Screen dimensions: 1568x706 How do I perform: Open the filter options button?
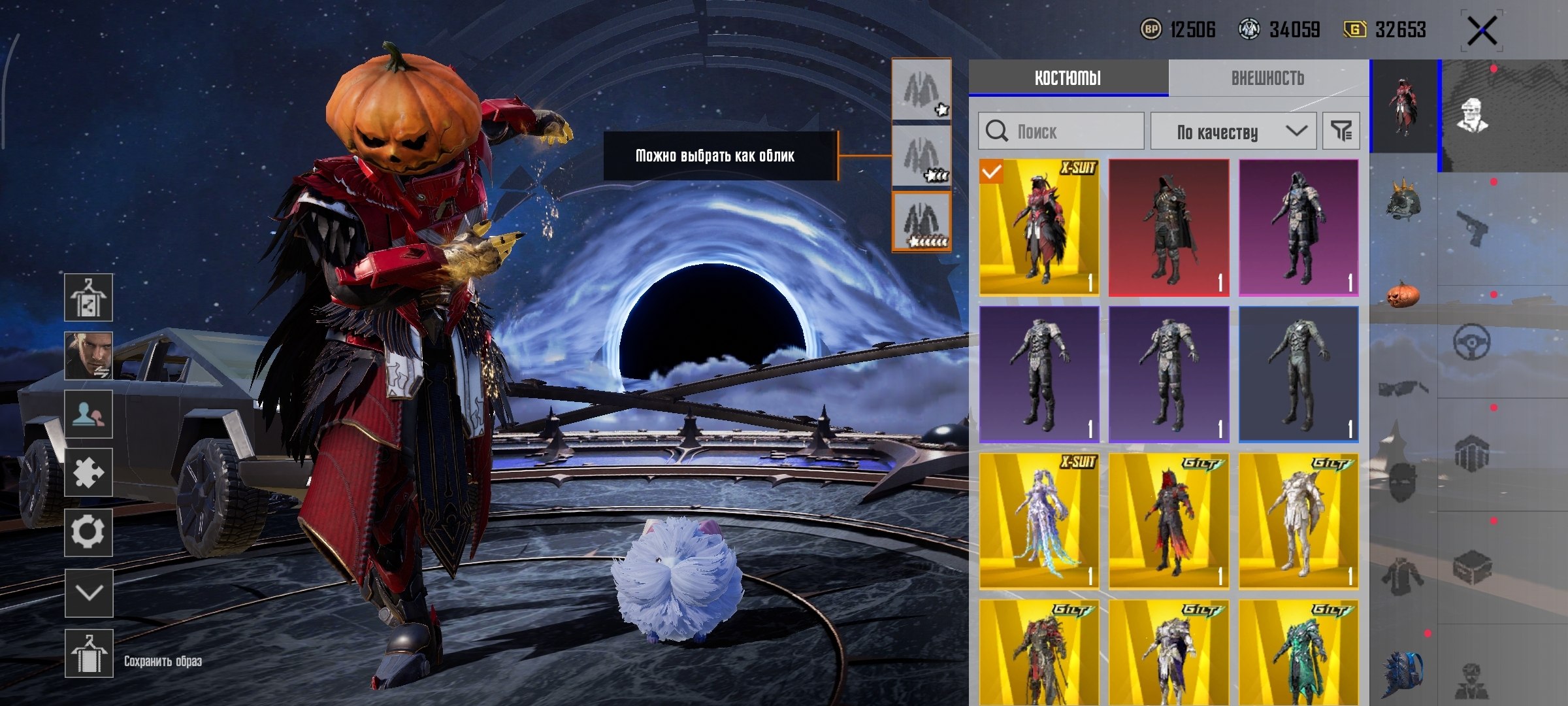tap(1341, 131)
